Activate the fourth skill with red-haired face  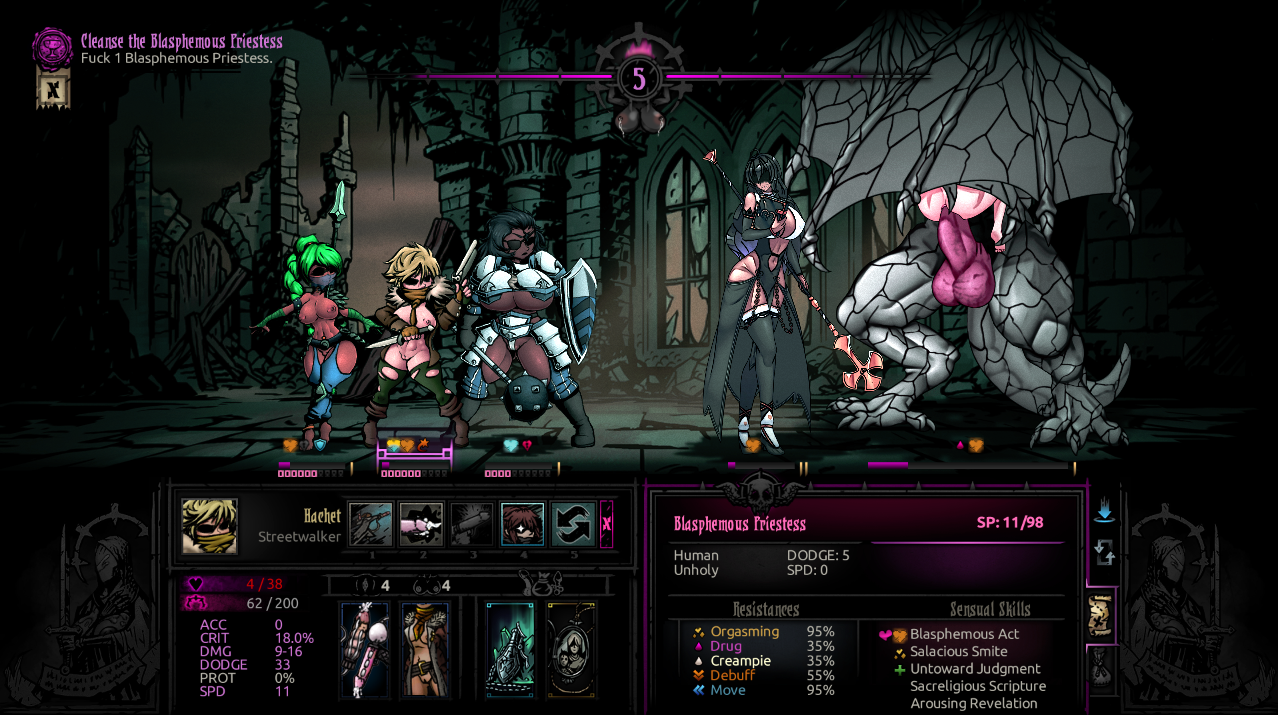(x=522, y=524)
